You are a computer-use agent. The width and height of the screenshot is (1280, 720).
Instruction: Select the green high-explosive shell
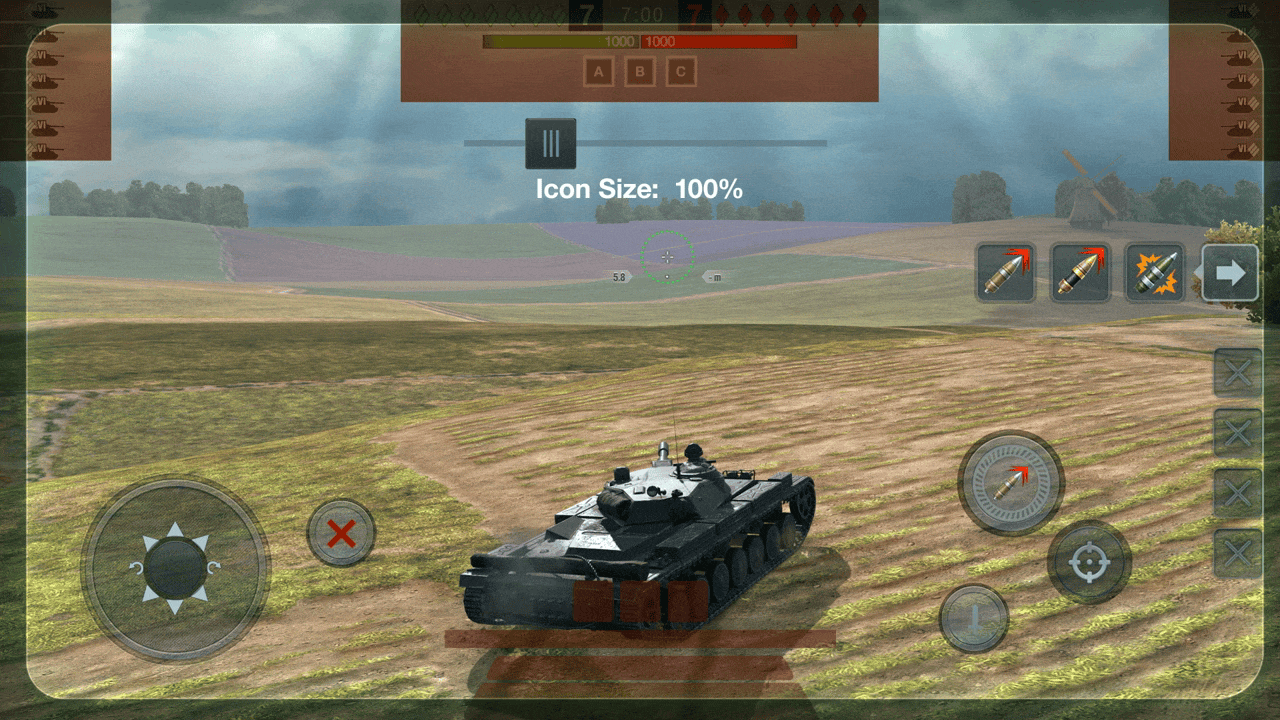[x=1155, y=272]
